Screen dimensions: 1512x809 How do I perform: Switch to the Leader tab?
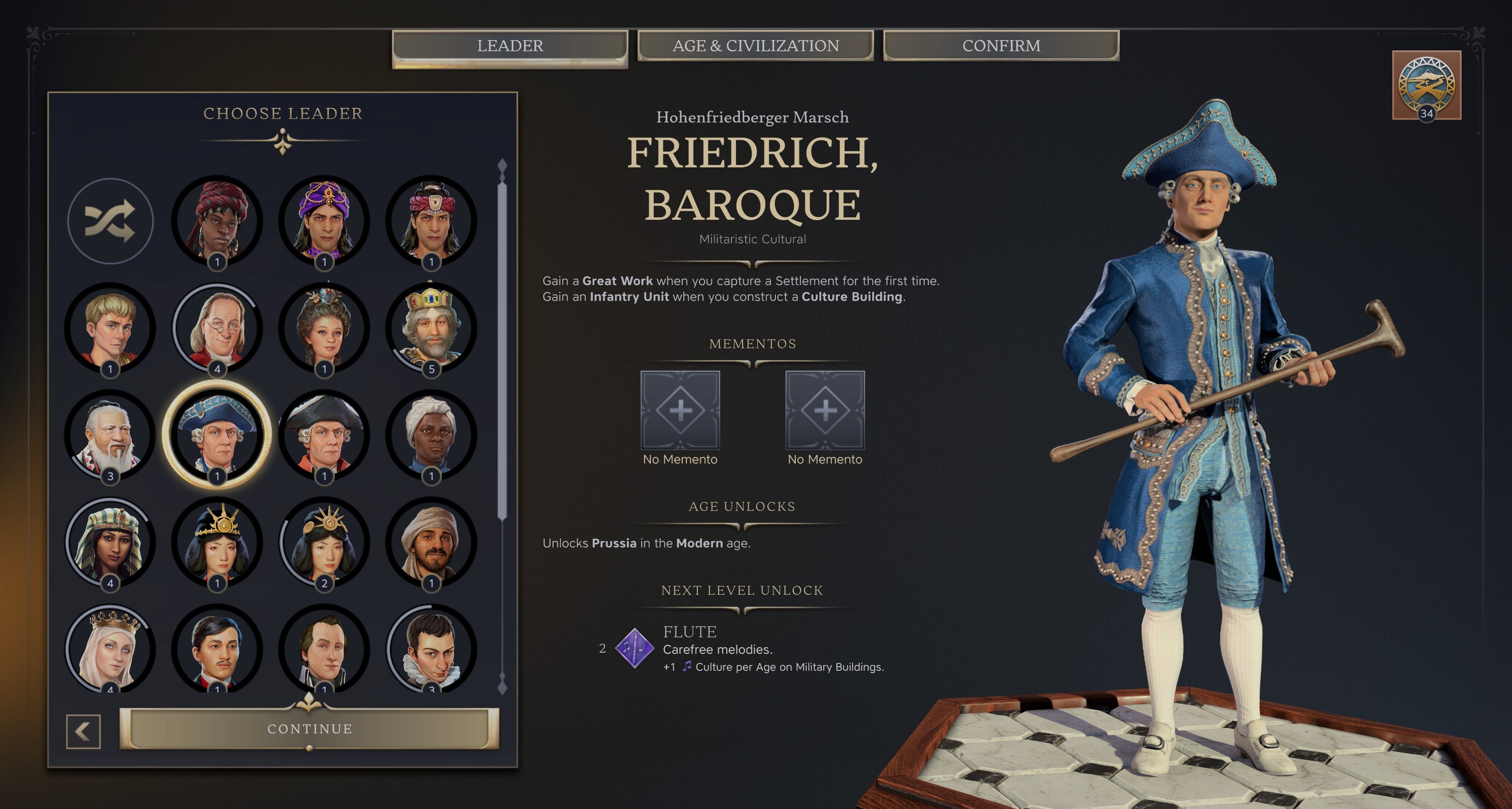(510, 46)
